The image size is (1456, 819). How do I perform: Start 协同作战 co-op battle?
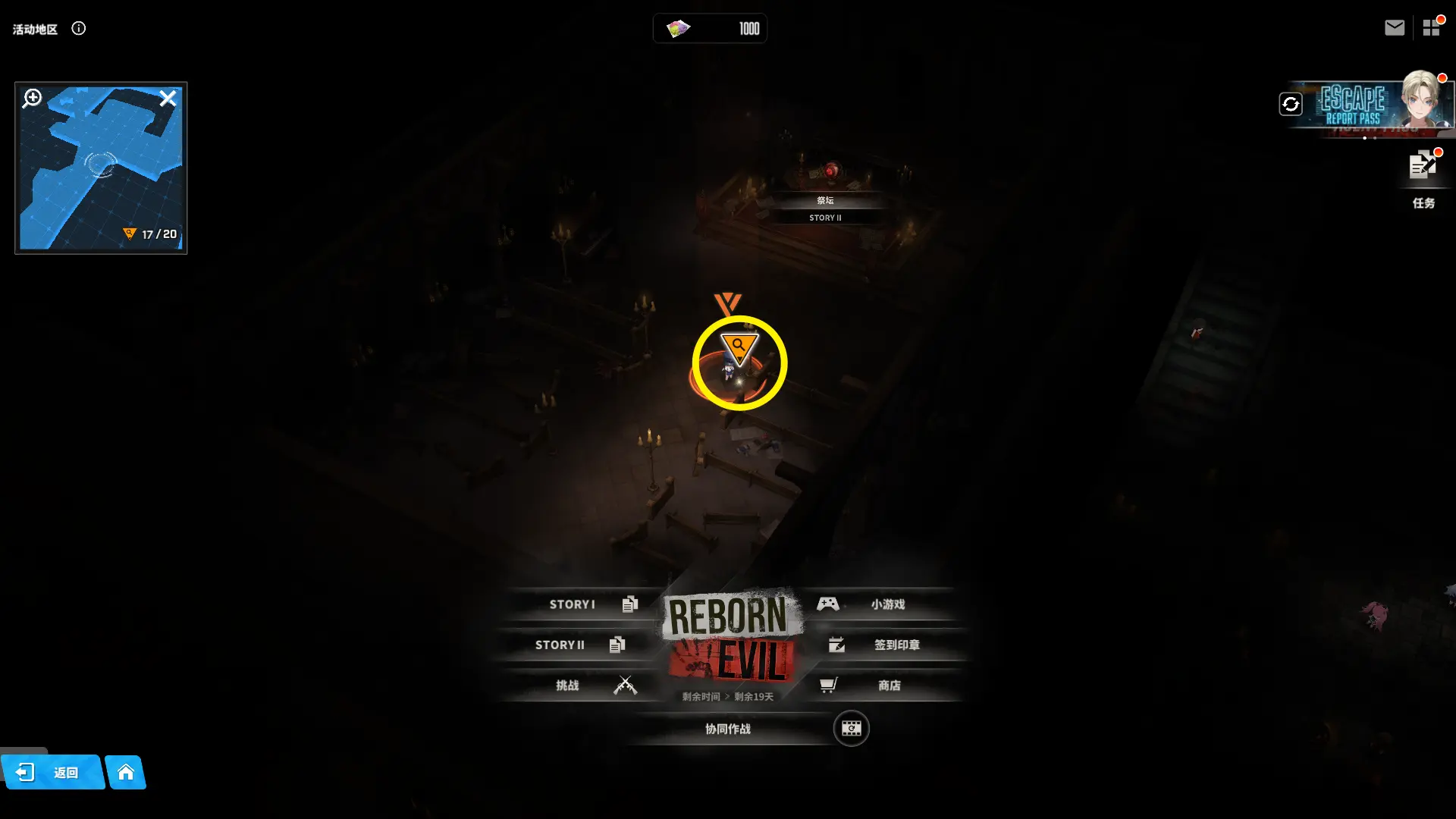[x=728, y=729]
